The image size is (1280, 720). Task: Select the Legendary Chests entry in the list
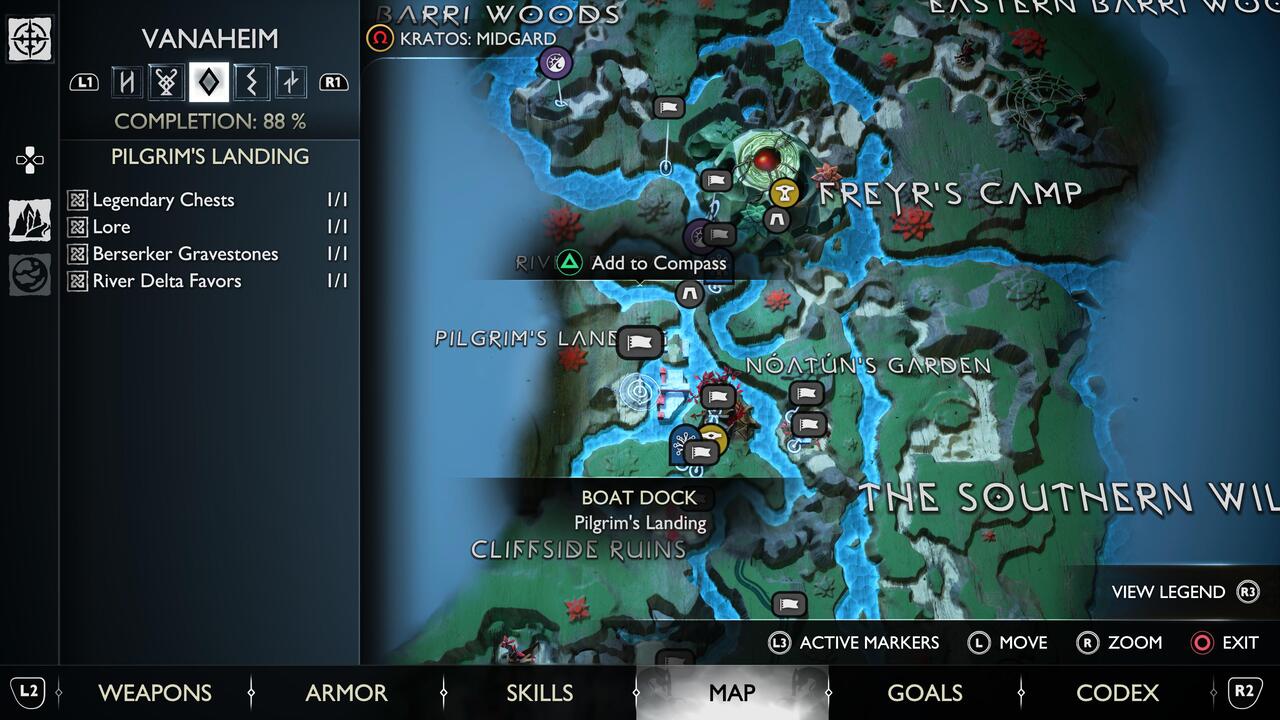click(163, 200)
